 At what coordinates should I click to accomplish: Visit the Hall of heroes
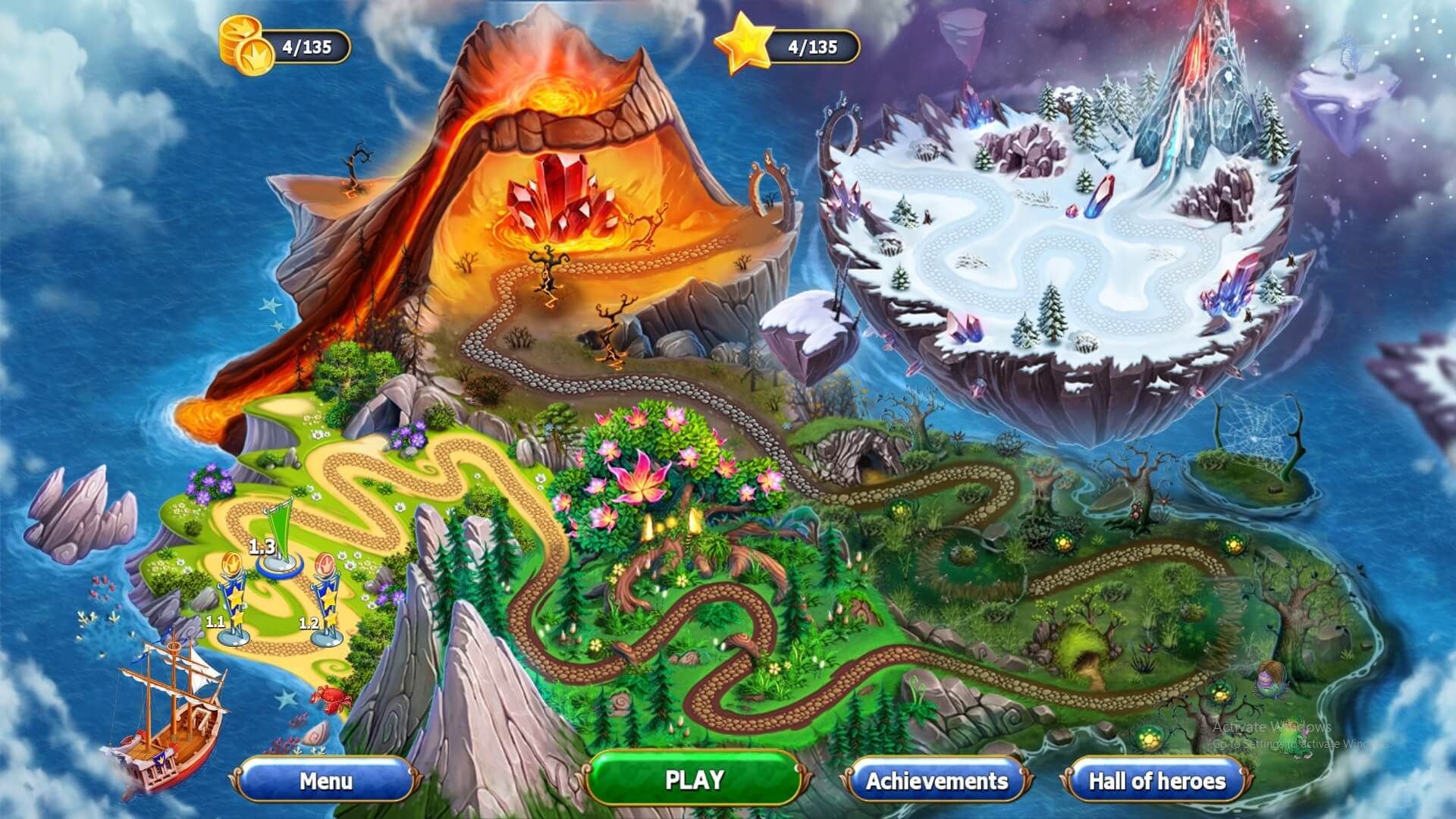1156,780
